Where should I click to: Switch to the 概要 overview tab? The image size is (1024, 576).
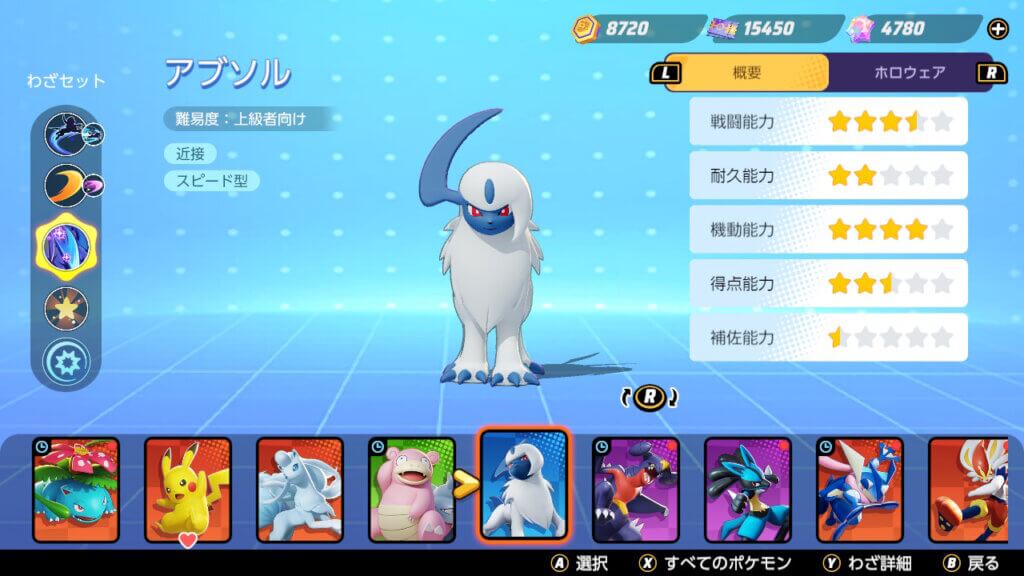746,72
